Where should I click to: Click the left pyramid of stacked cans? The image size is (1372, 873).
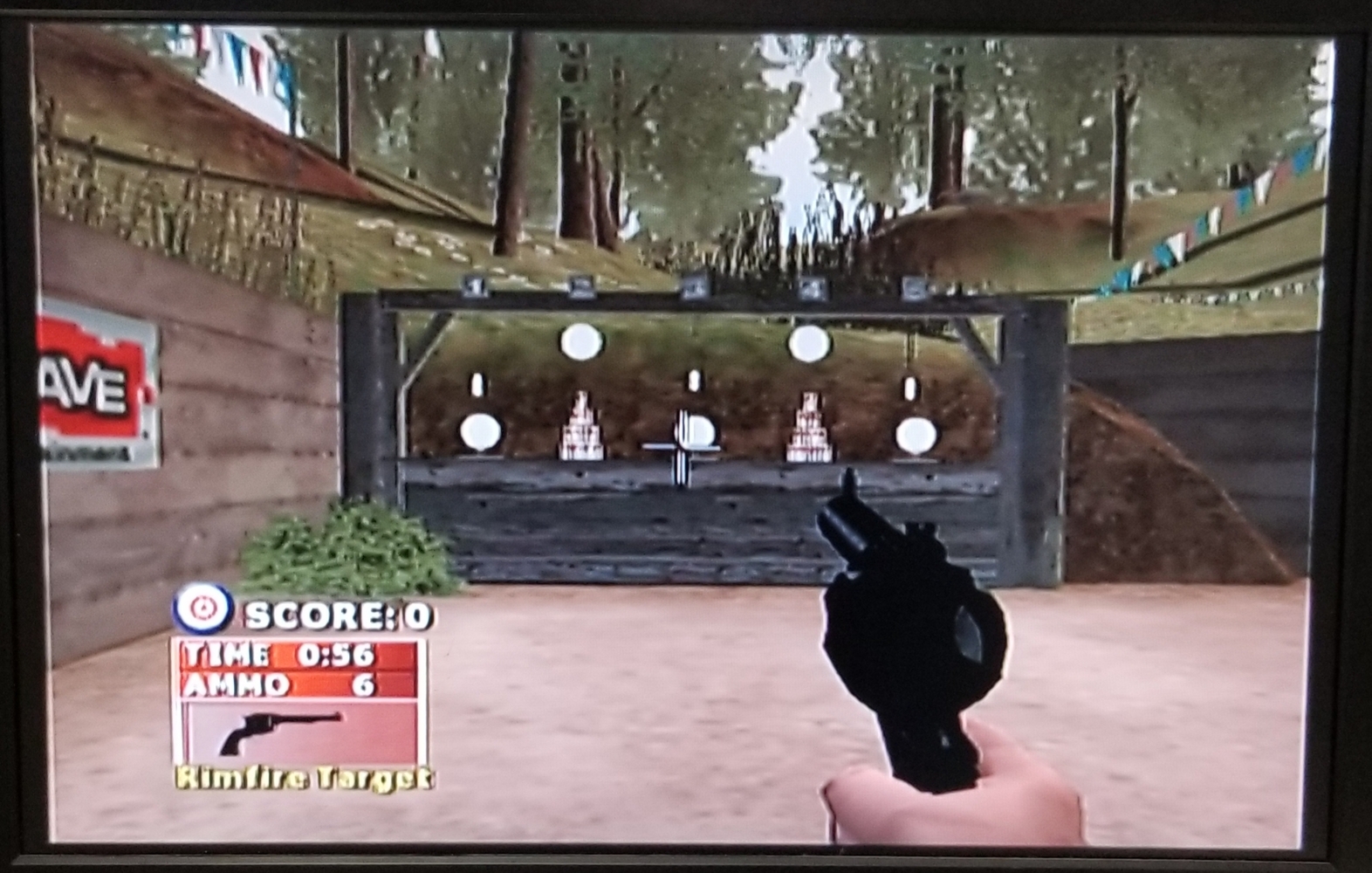[579, 428]
